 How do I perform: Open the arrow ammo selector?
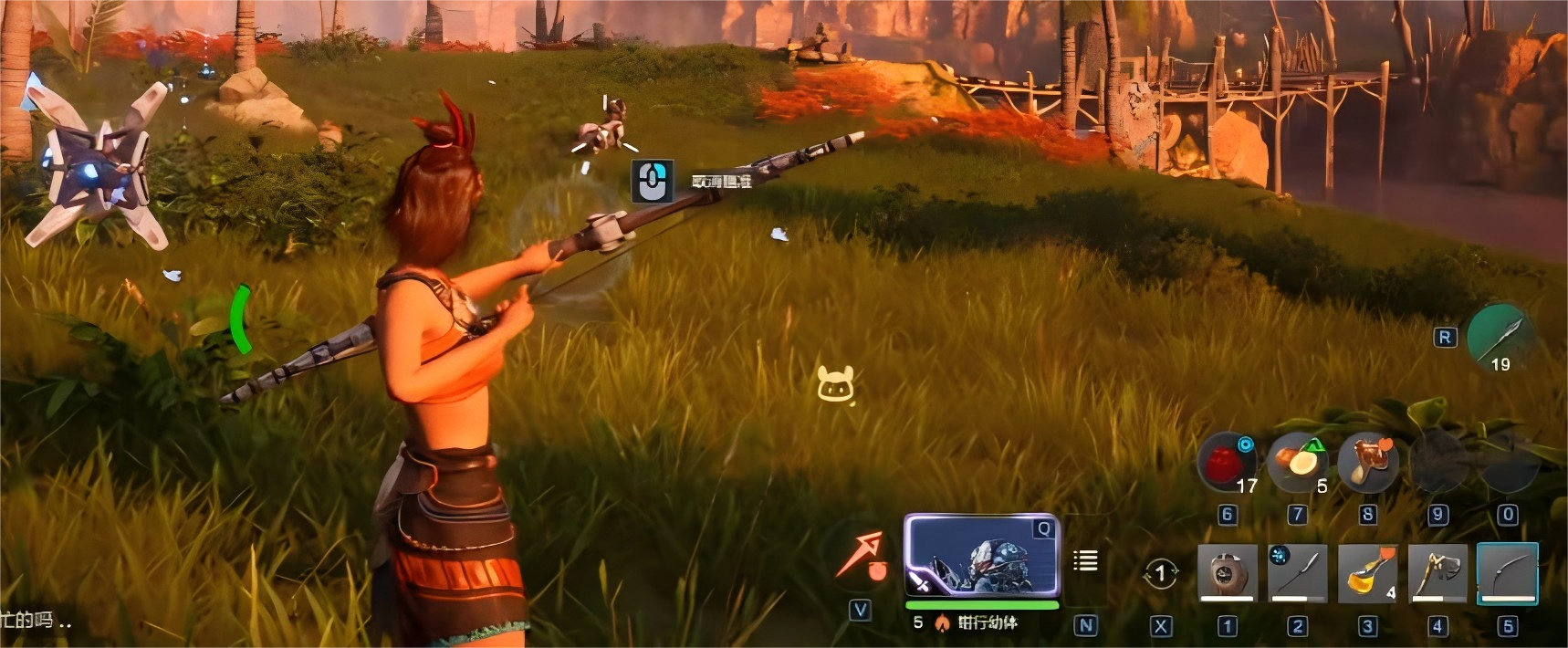[x=1500, y=337]
